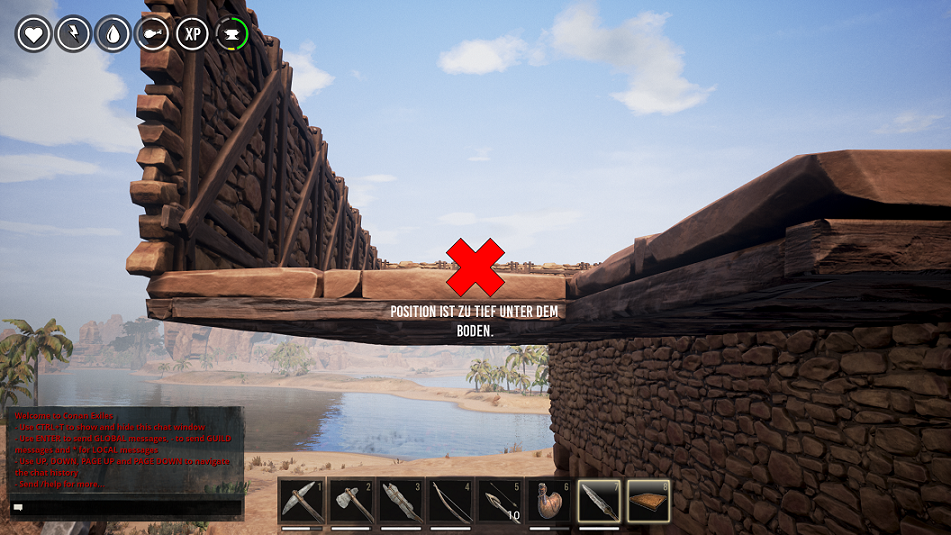Pick the arrow stack showing 10

click(x=500, y=500)
